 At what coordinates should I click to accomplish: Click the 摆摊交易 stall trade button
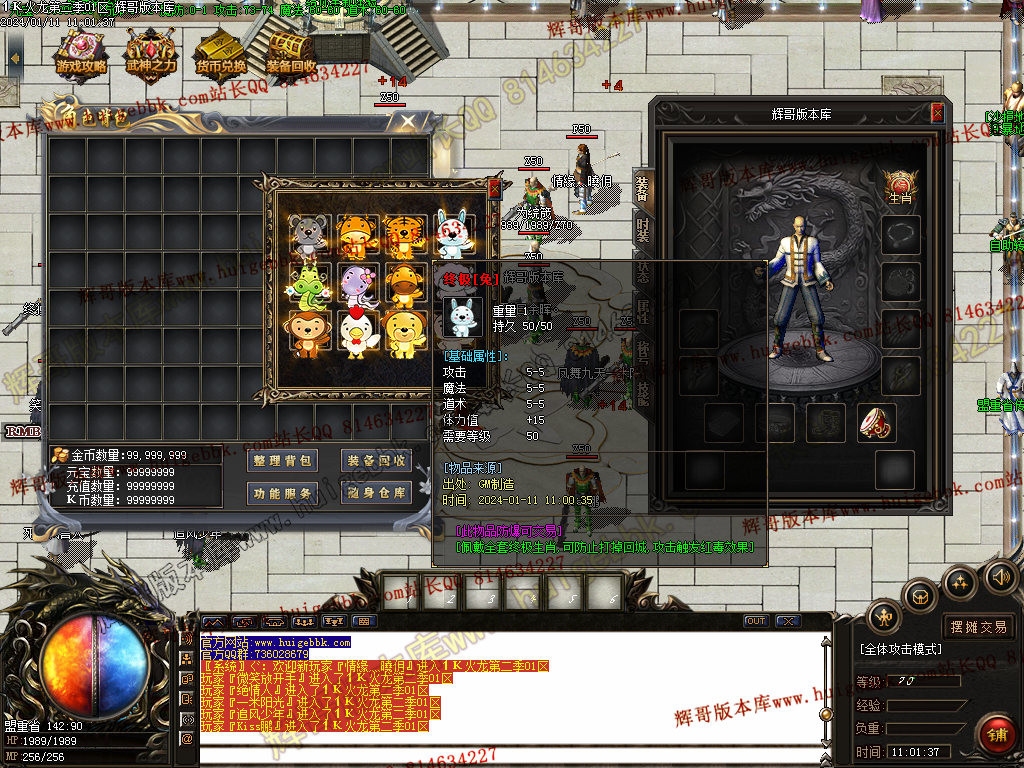978,627
